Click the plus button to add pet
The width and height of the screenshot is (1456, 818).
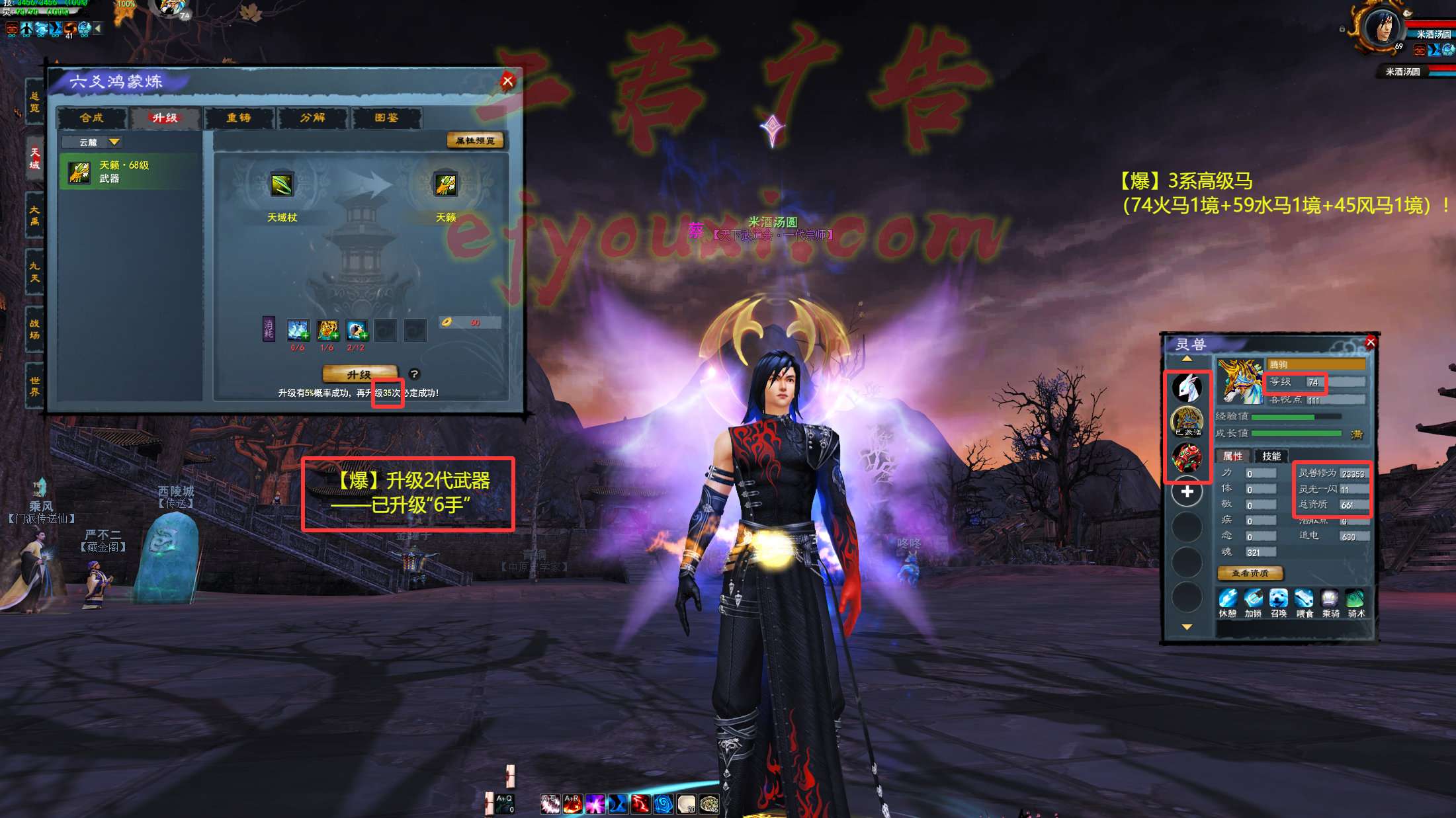[1187, 492]
